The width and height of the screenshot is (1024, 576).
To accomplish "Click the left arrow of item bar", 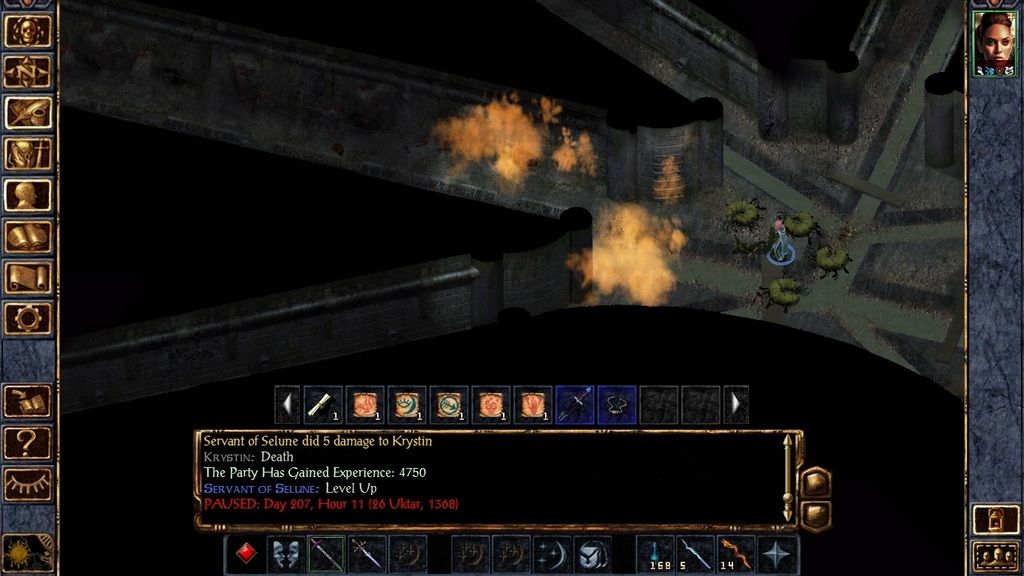I will (x=288, y=405).
